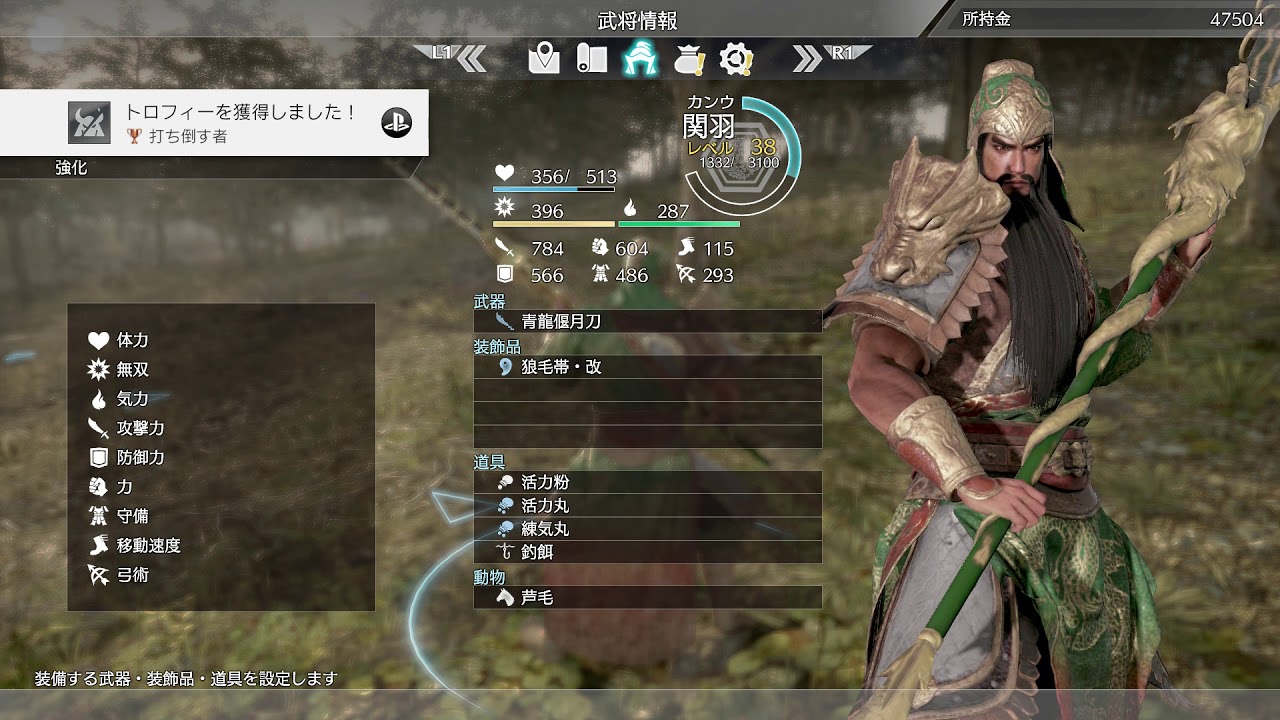Image resolution: width=1280 pixels, height=720 pixels.
Task: Choose 体力 in the enhancement list
Action: click(132, 340)
